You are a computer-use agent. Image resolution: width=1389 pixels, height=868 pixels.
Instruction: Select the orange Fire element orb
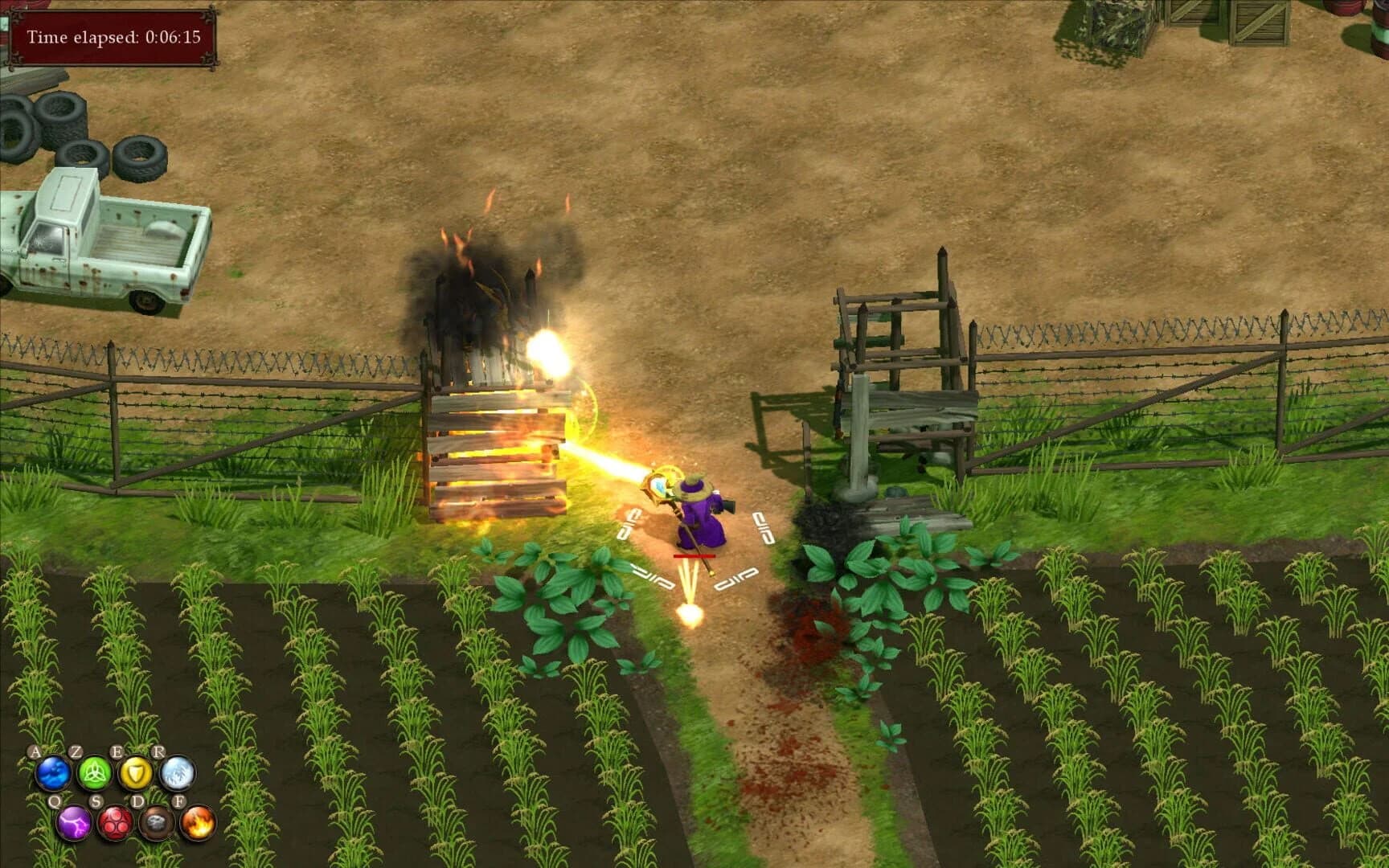(x=196, y=824)
